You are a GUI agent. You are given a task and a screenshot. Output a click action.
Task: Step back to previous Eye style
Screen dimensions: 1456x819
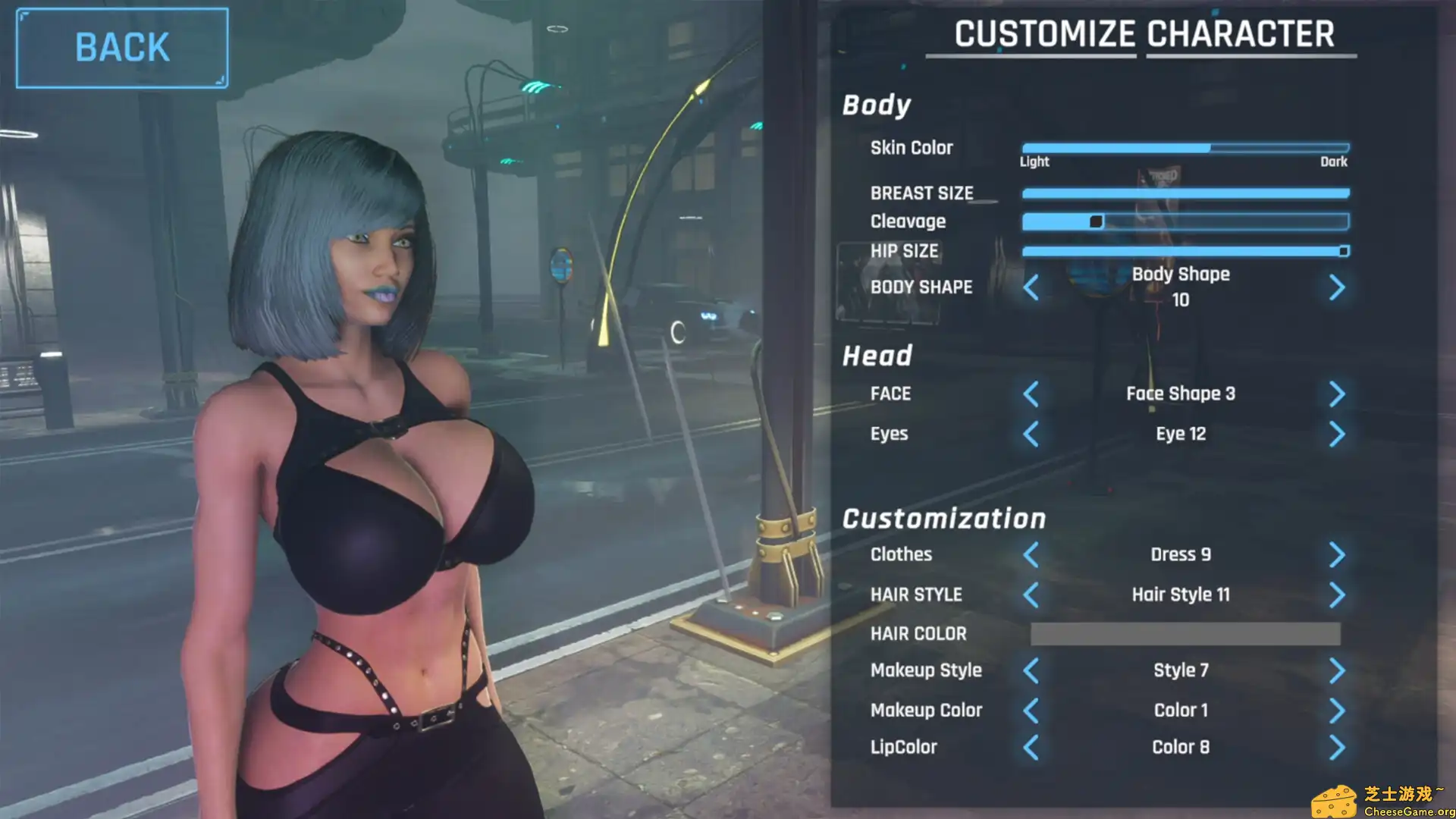click(1031, 434)
